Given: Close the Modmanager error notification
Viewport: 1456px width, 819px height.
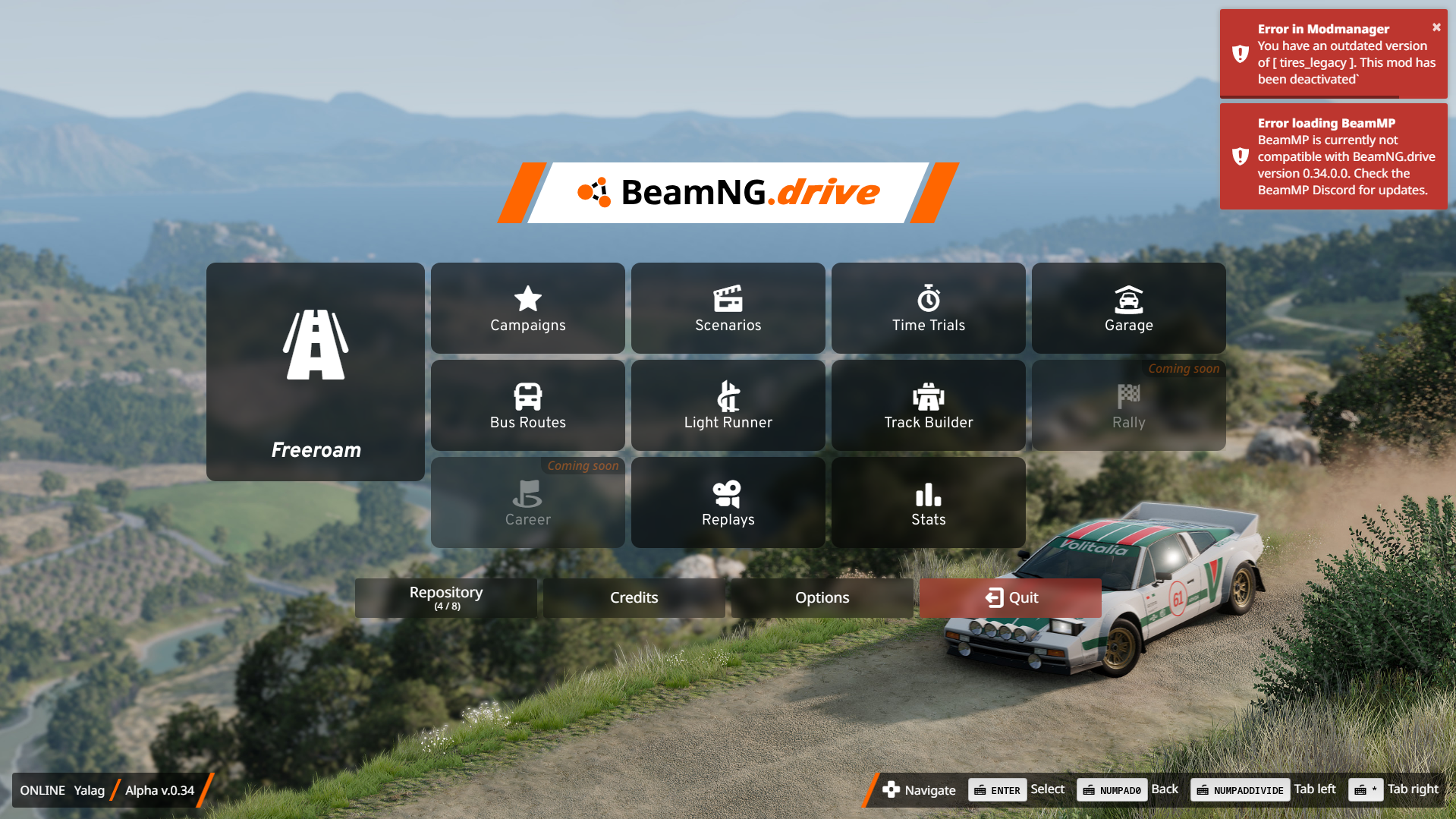Looking at the screenshot, I should tap(1436, 27).
